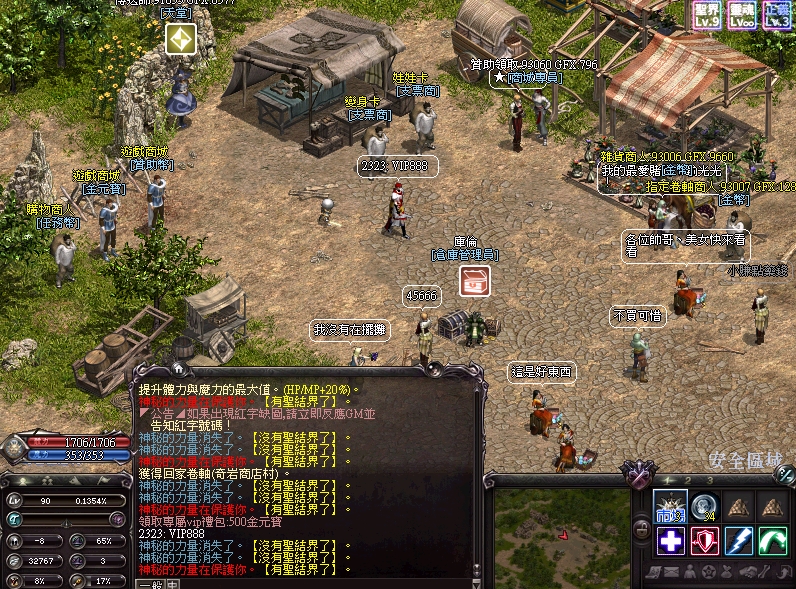Open the 正義 Lv.3 buff icon
The image size is (796, 589).
[778, 14]
